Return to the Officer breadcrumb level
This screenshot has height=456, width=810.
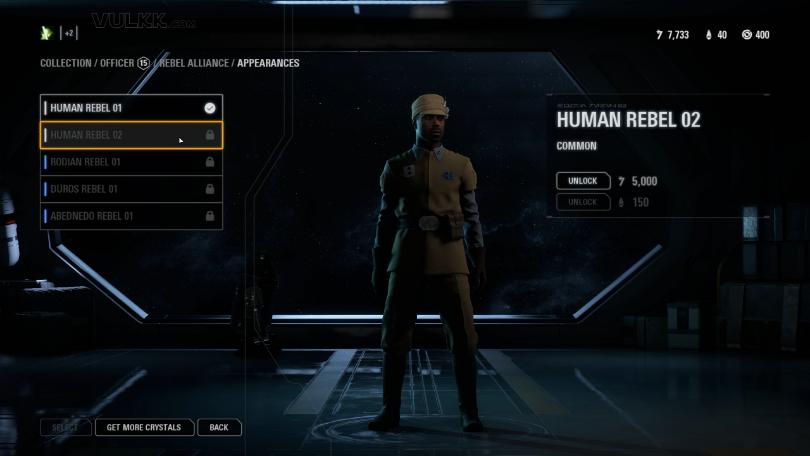click(x=121, y=63)
